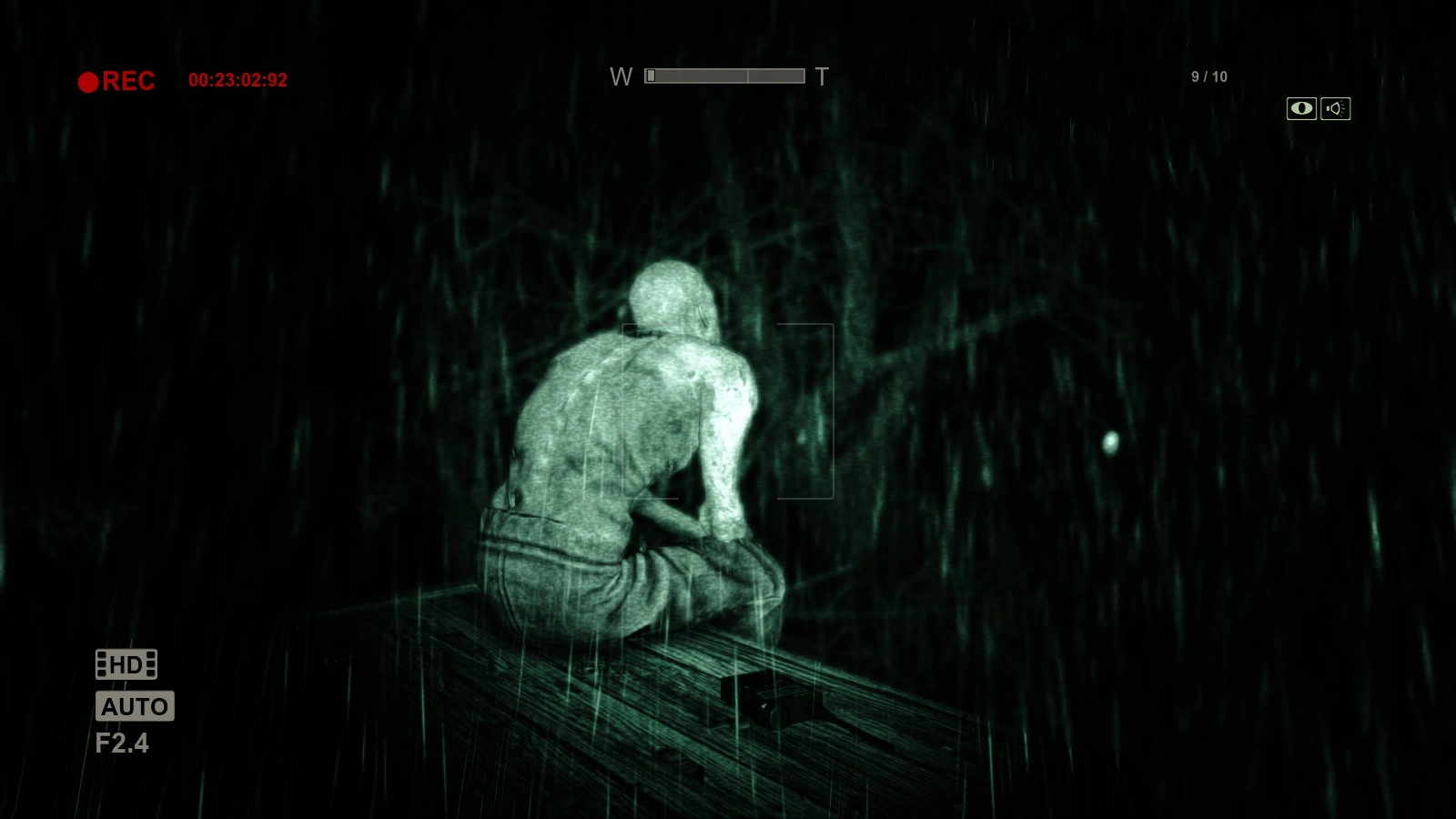This screenshot has height=819, width=1456.
Task: Click the night vision eye icon
Action: (x=1301, y=108)
